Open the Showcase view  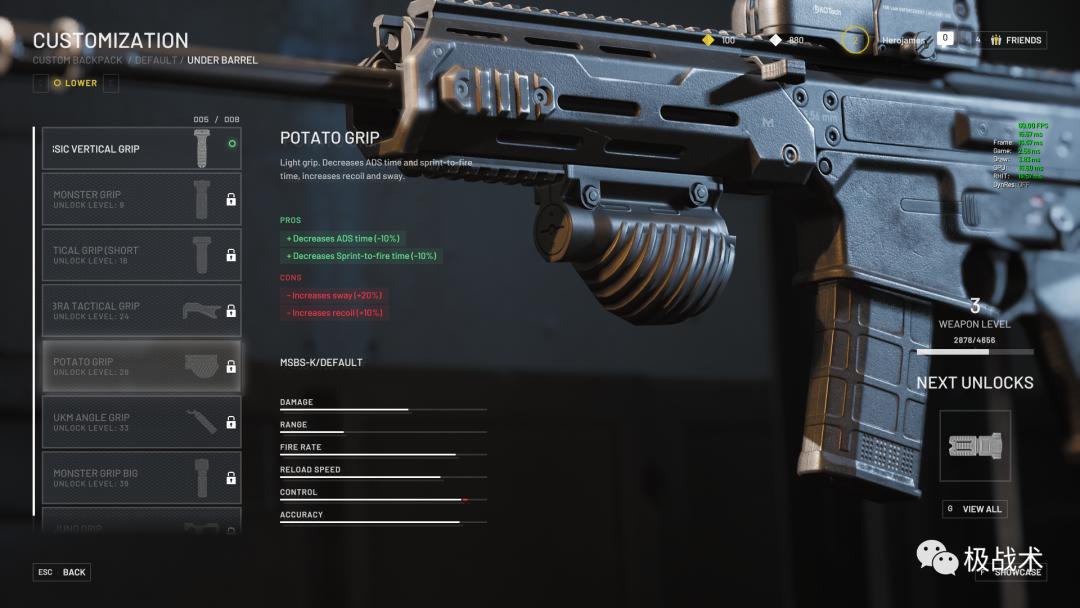(1011, 572)
